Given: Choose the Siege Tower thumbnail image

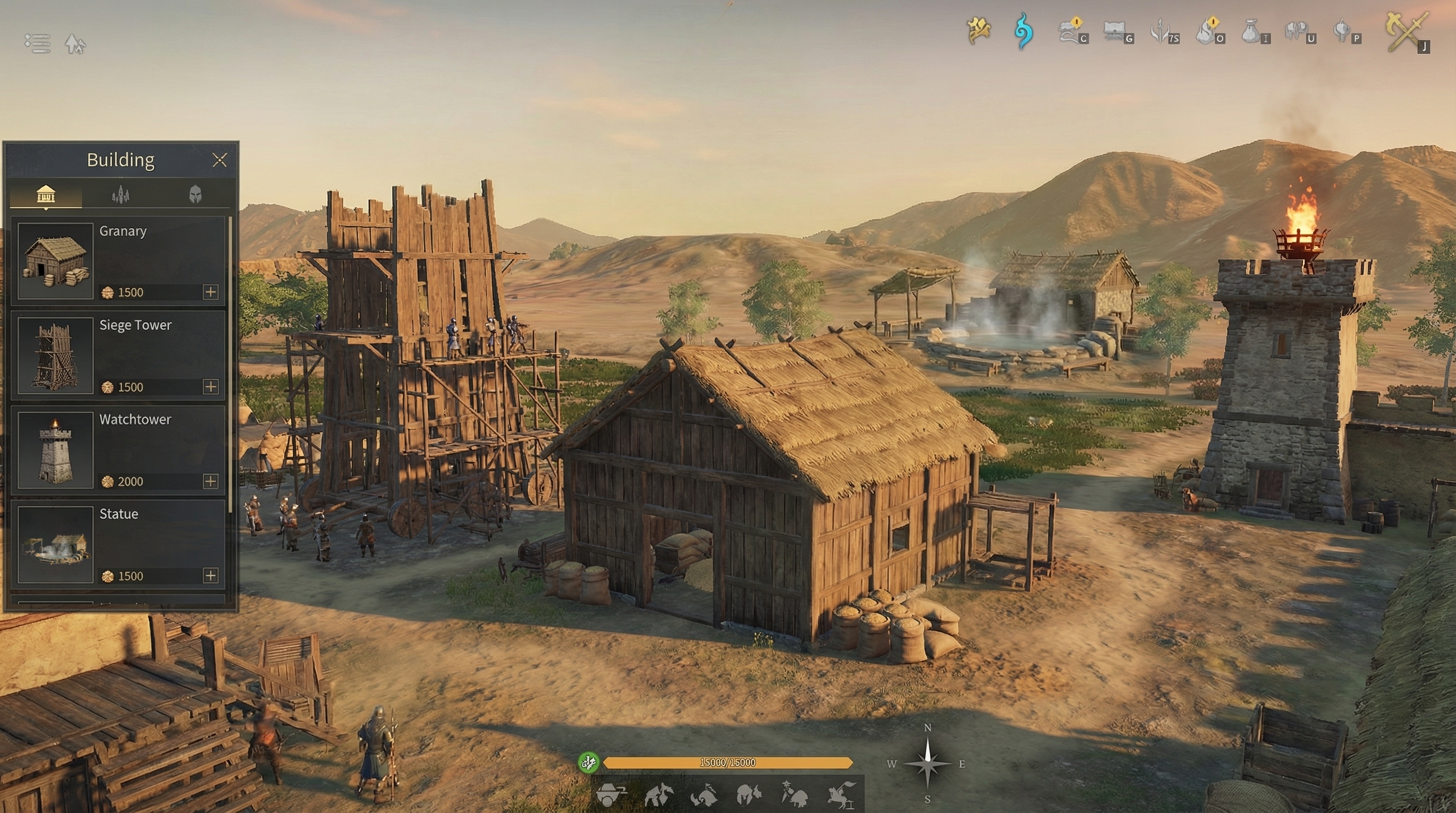Looking at the screenshot, I should coord(56,355).
